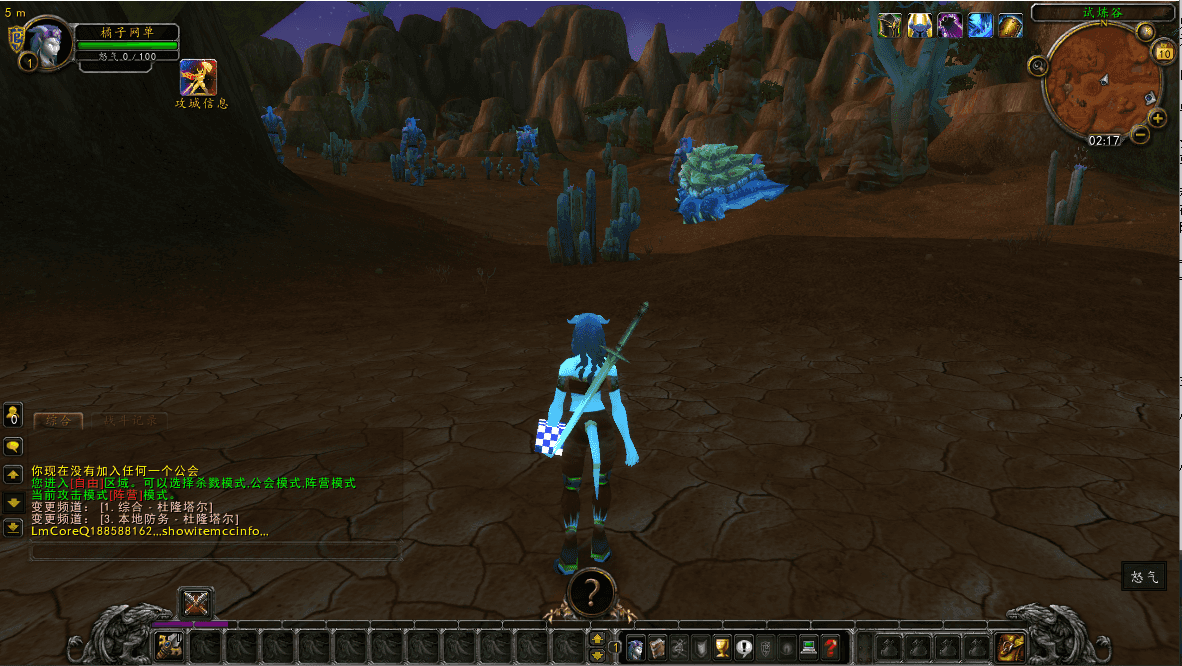This screenshot has height=666, width=1182.
Task: Switch to the 战斗记录 combat log tab
Action: [x=129, y=421]
